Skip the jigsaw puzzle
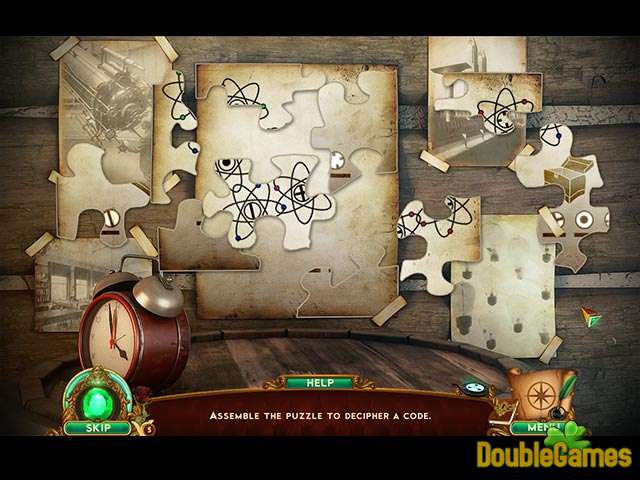This screenshot has height=480, width=640. pos(98,428)
